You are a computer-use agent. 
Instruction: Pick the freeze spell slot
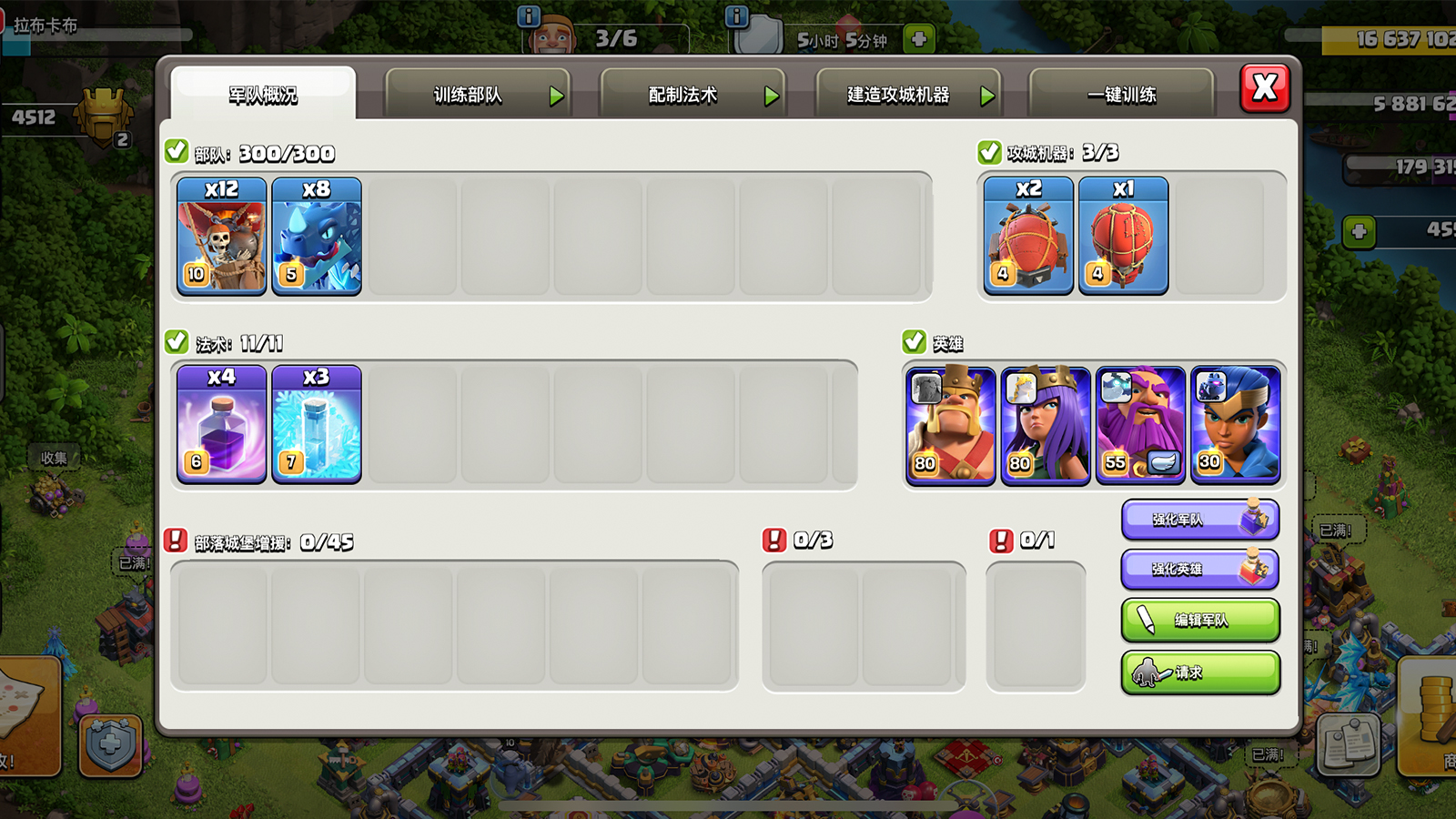[x=317, y=424]
